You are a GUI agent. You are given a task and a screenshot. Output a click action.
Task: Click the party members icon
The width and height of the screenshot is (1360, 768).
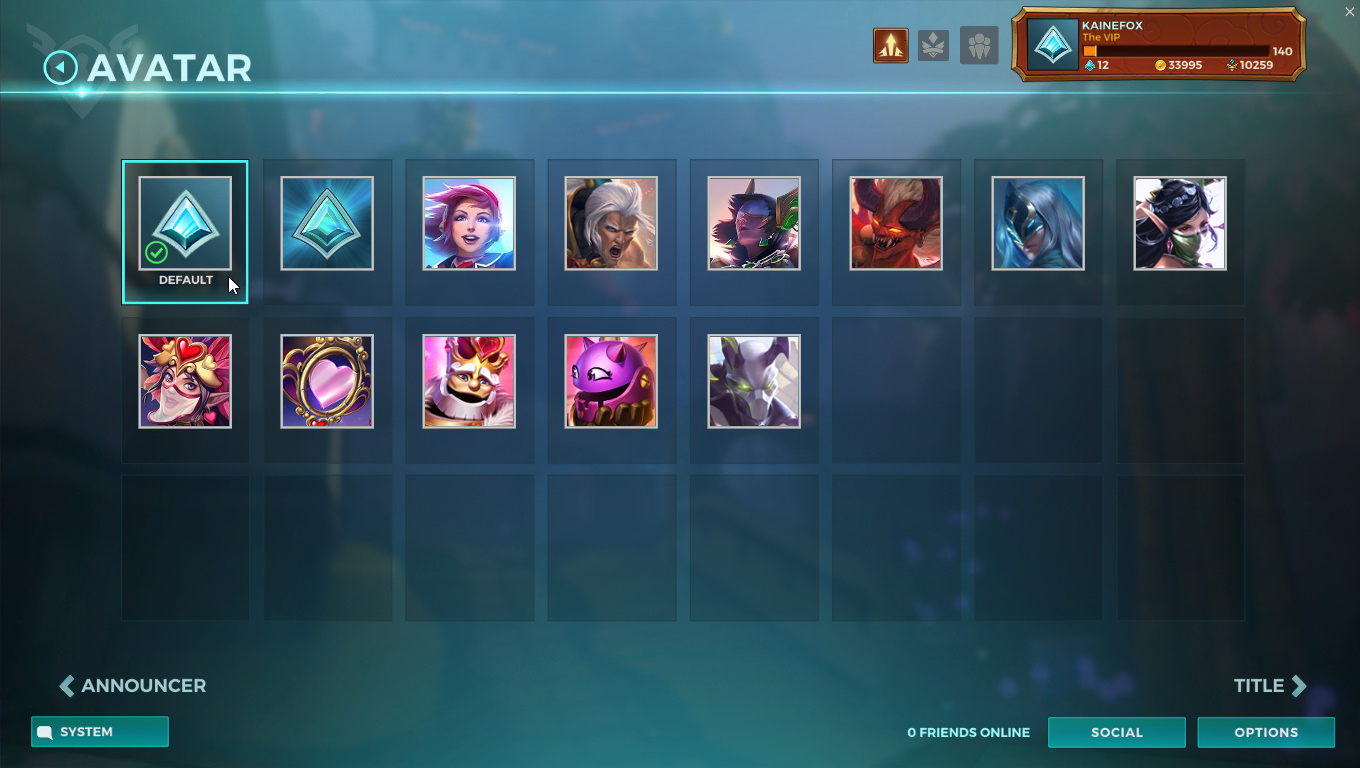(x=979, y=44)
